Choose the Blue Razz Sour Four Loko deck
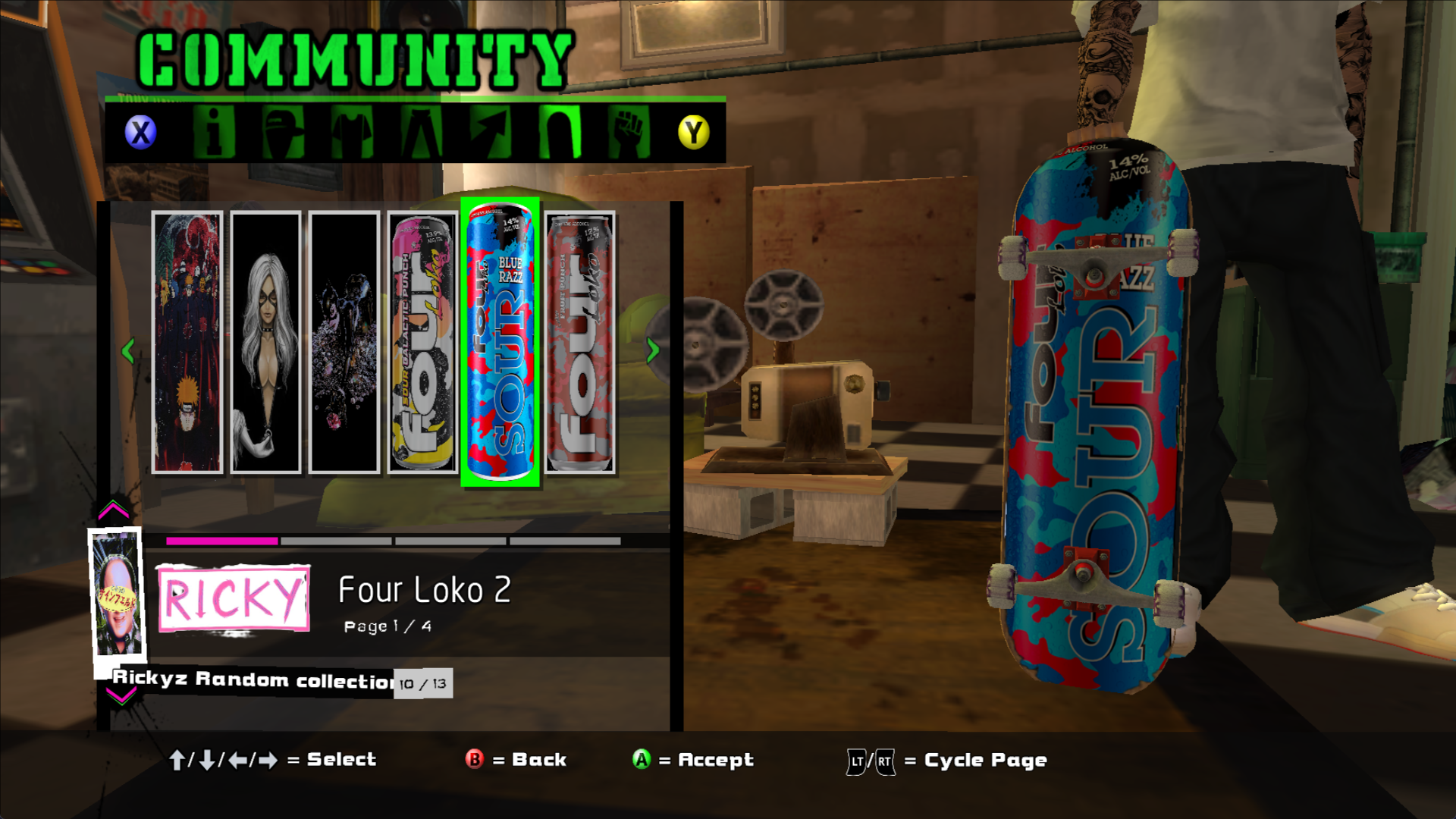 click(x=500, y=343)
